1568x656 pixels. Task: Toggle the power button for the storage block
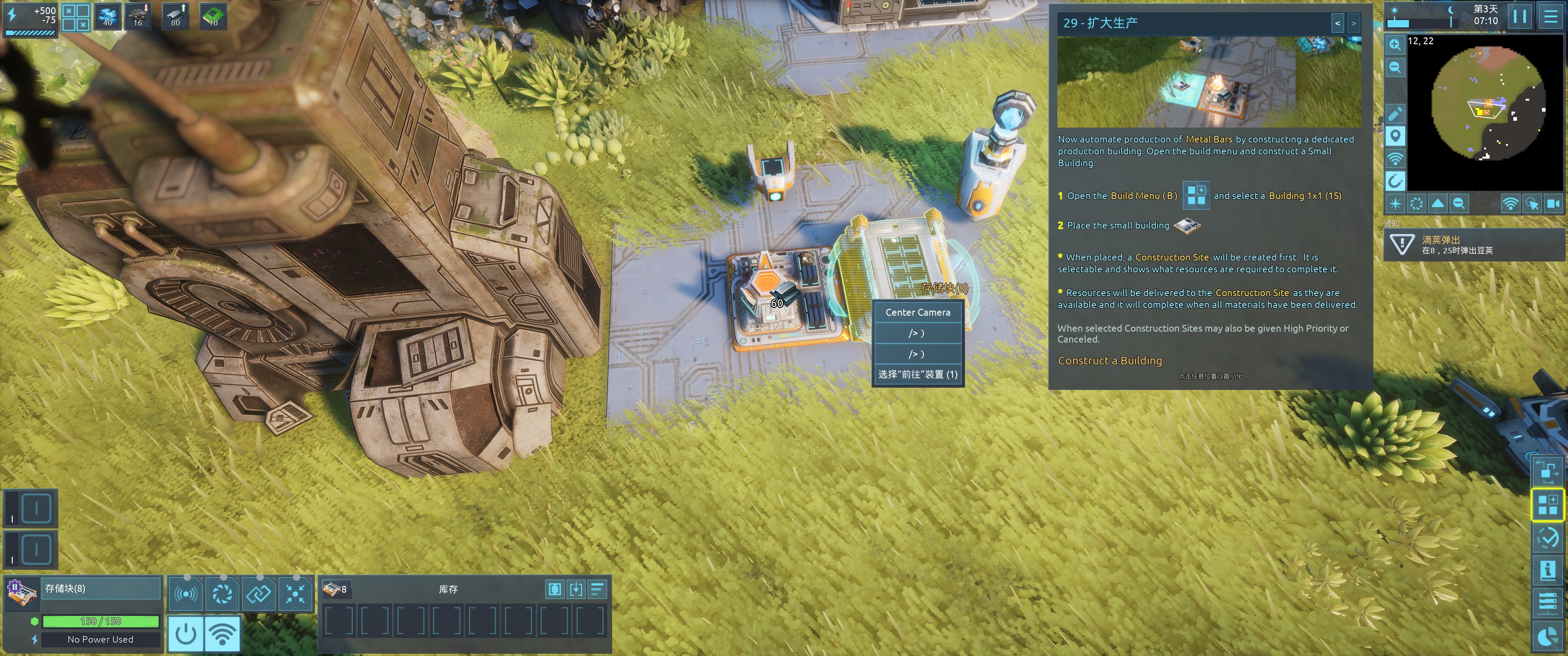point(186,634)
